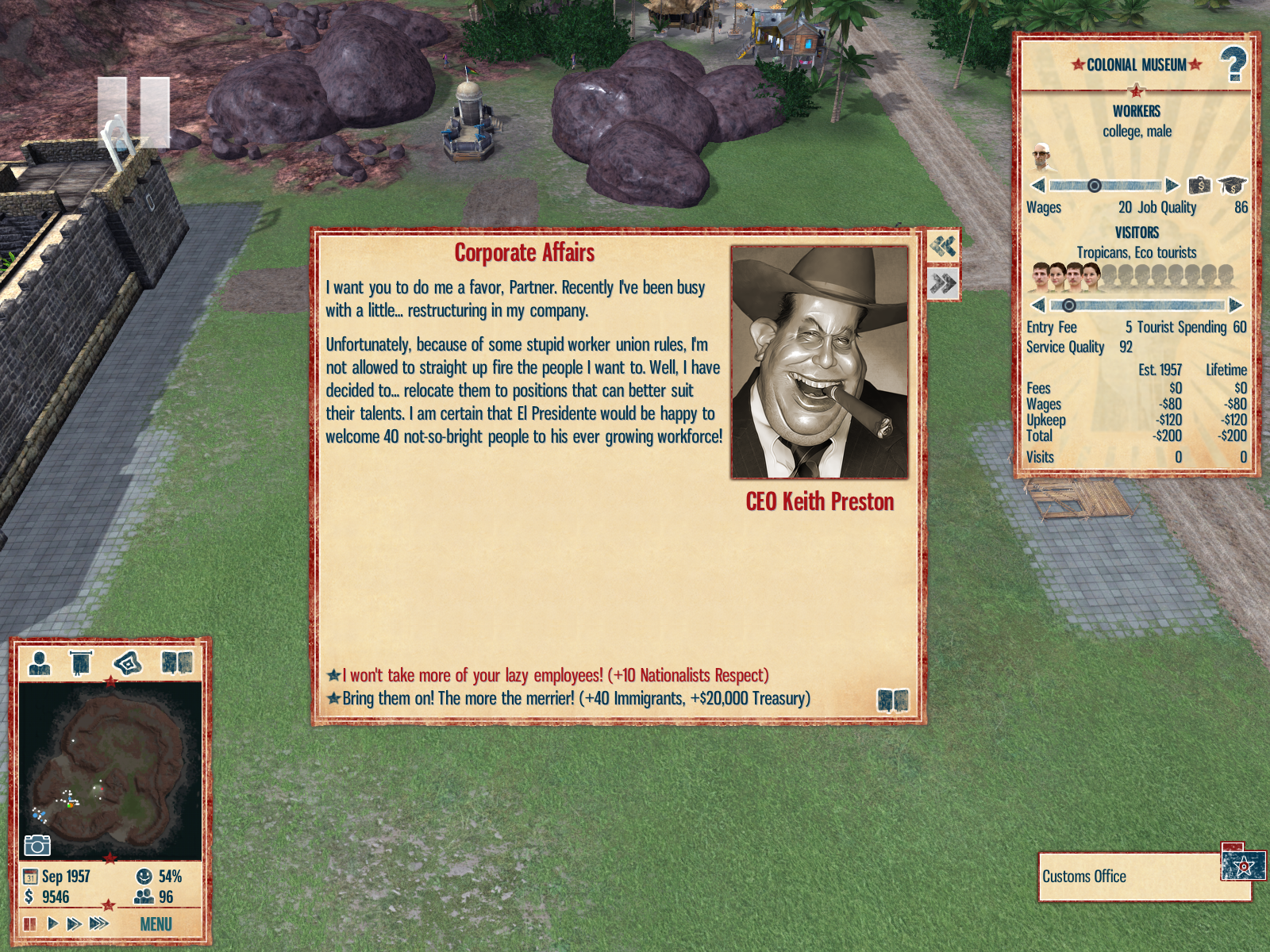Accept the 40 immigrants and $20,000 Treasury

point(575,698)
